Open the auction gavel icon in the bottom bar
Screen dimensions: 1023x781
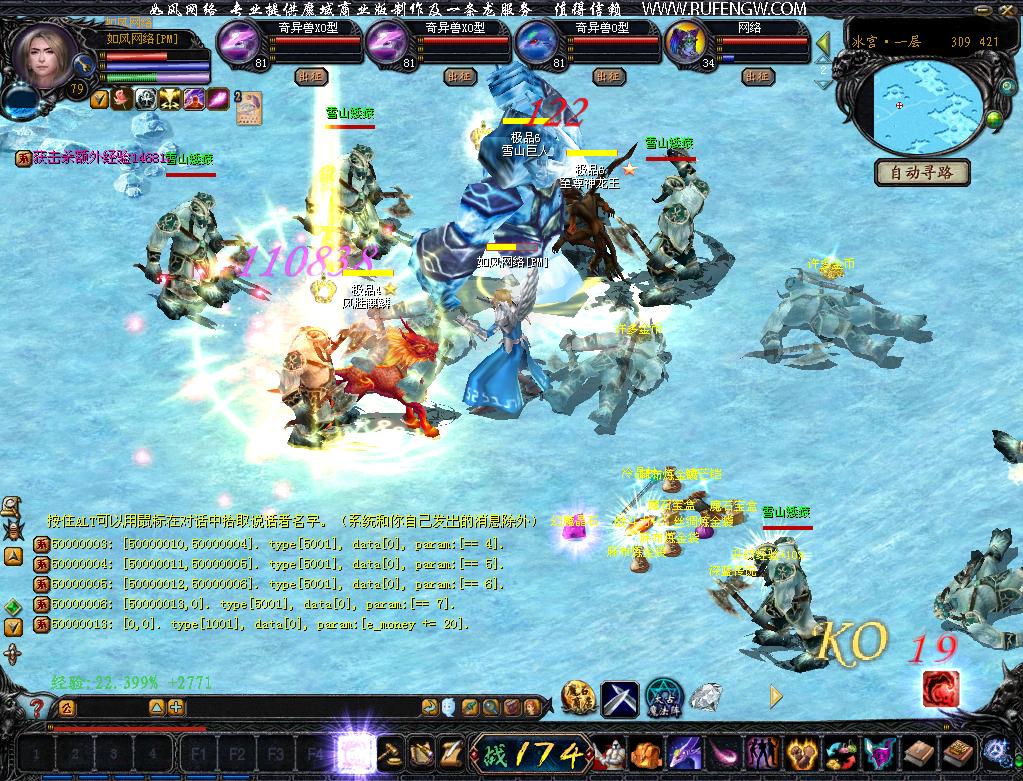389,752
